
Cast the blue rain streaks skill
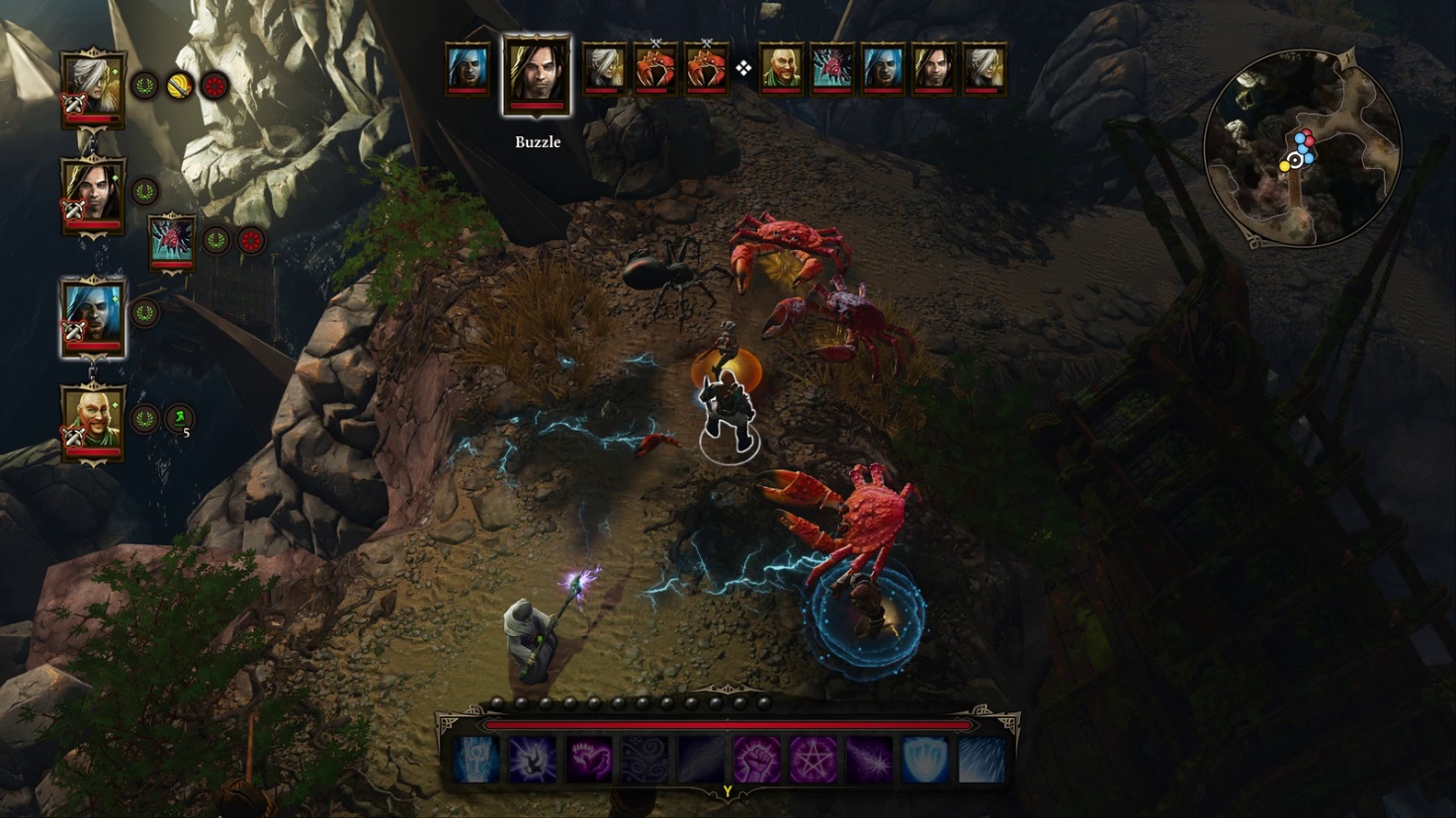(982, 760)
